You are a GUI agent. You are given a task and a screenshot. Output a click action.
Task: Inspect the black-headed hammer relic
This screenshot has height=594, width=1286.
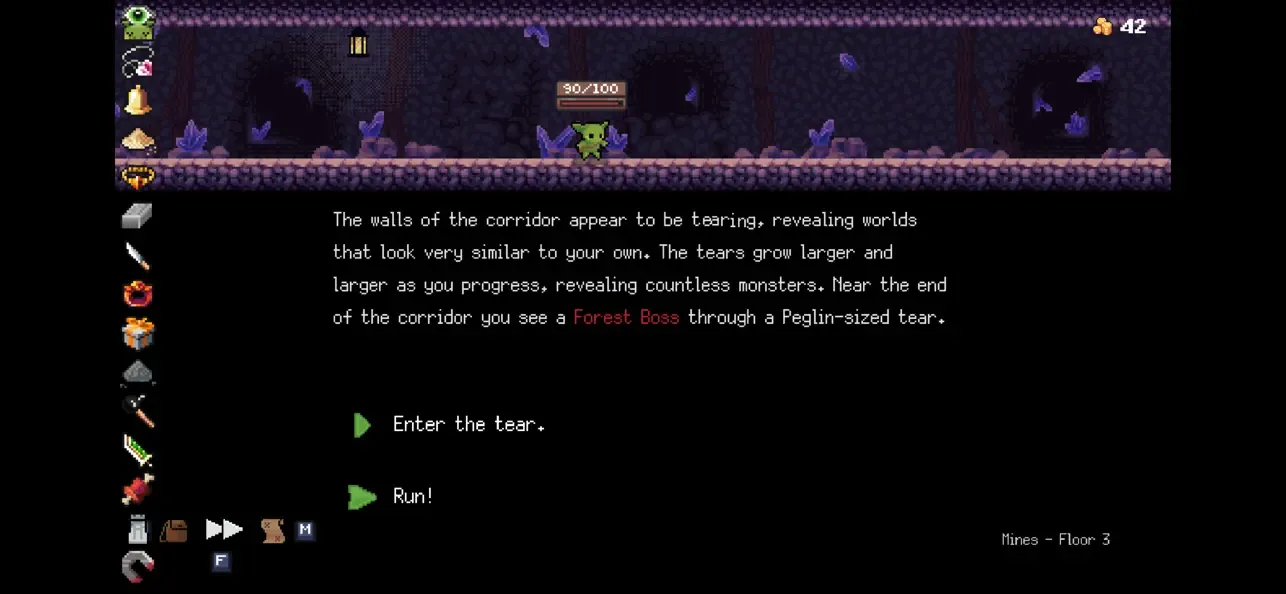(138, 410)
